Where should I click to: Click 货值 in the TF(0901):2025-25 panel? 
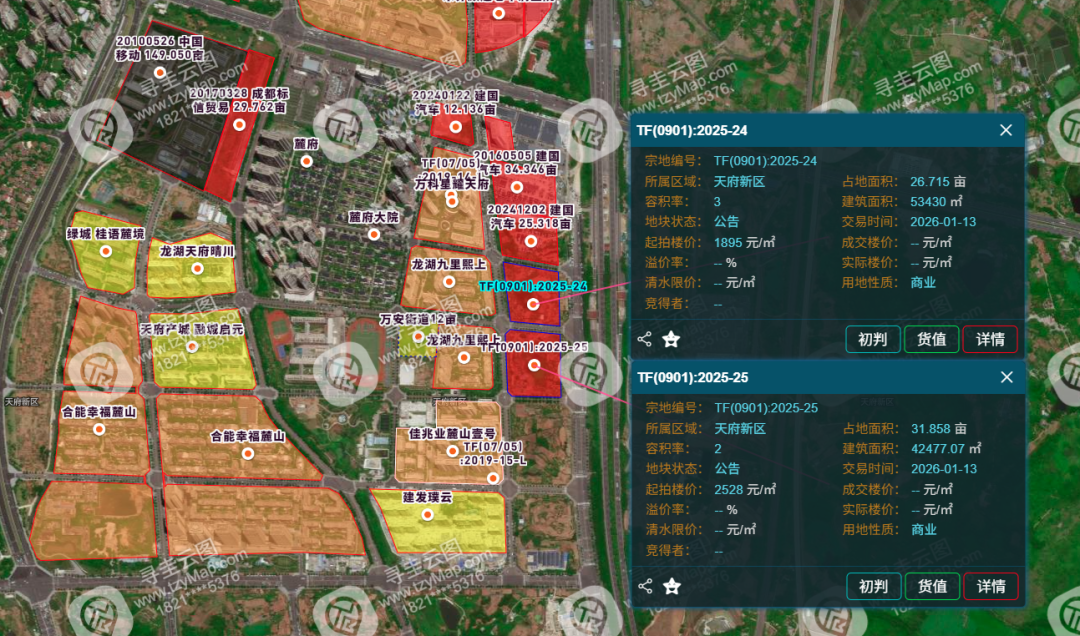[932, 586]
